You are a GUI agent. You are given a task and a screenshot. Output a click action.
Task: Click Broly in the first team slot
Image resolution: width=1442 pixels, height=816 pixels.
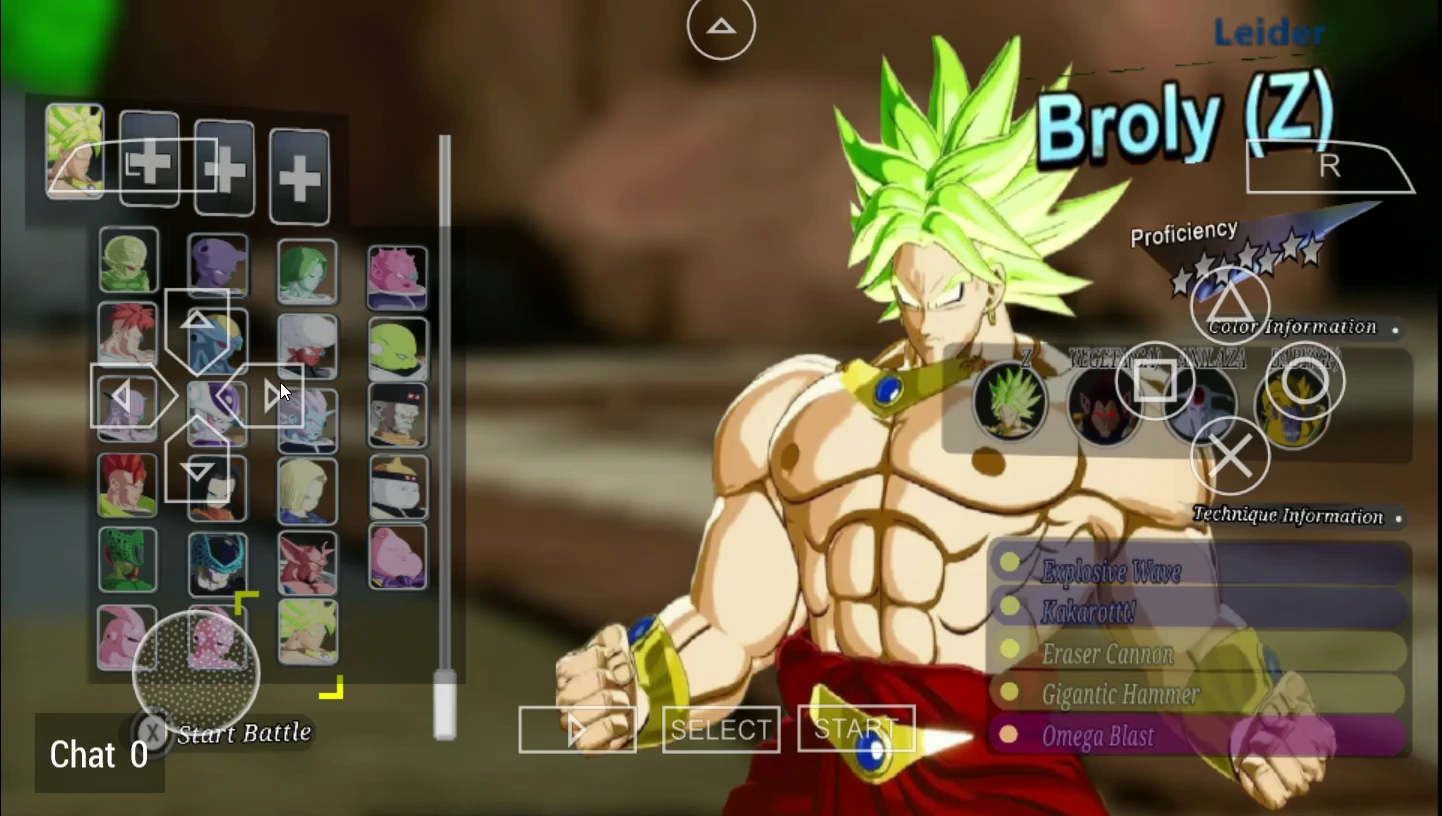pos(74,151)
